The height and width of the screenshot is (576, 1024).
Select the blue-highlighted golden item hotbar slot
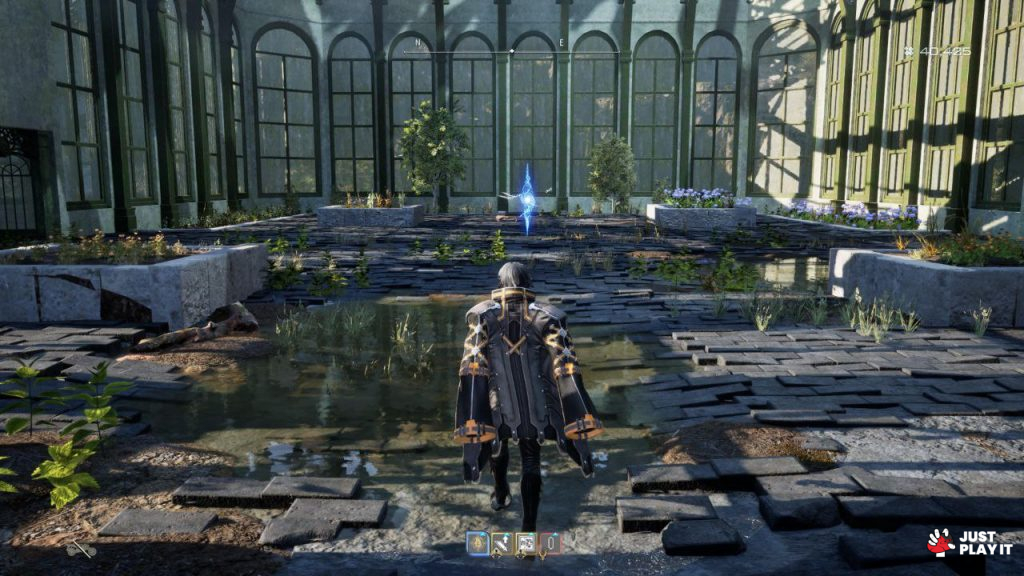477,543
